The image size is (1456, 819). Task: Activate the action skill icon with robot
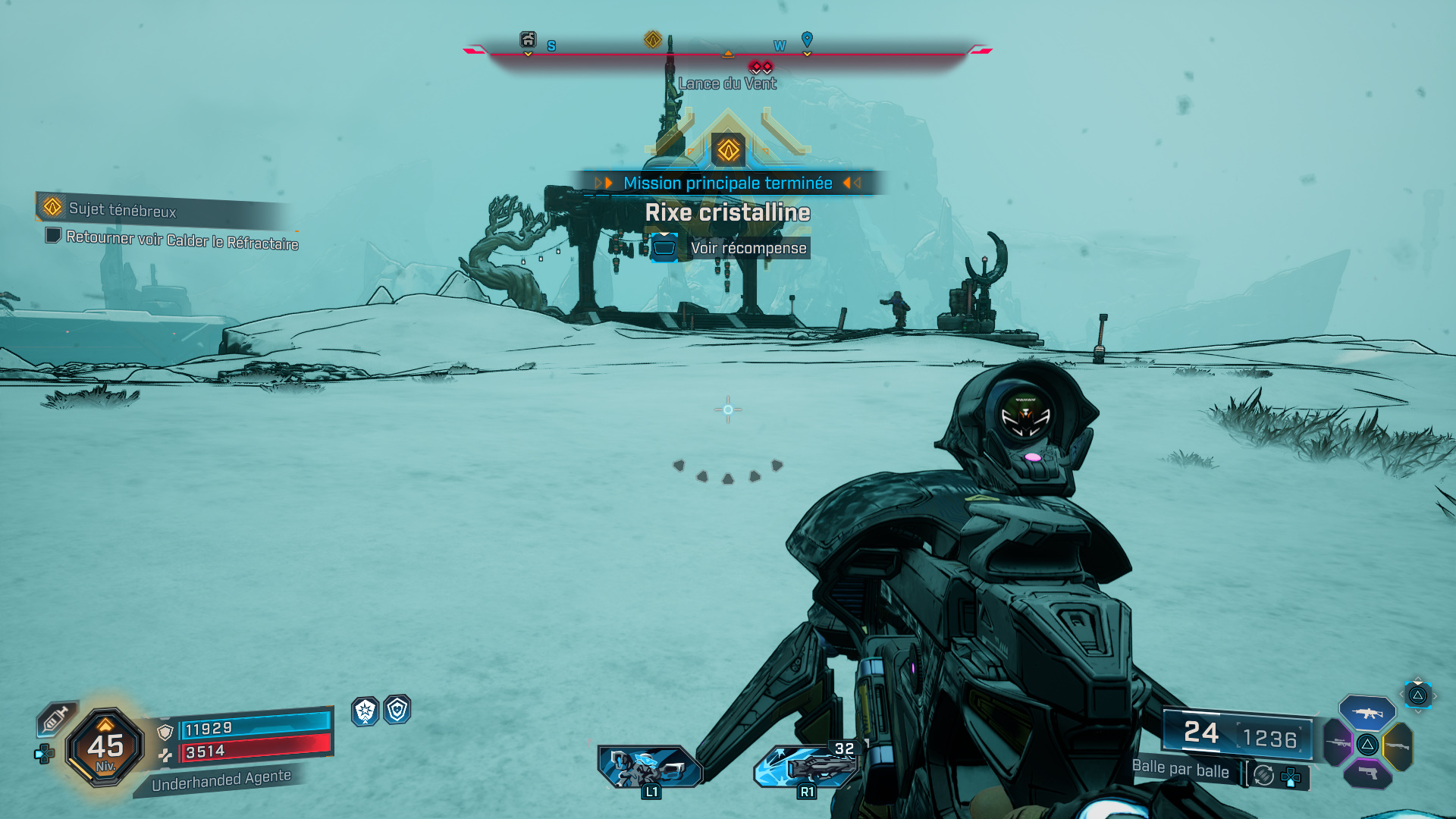click(x=648, y=767)
